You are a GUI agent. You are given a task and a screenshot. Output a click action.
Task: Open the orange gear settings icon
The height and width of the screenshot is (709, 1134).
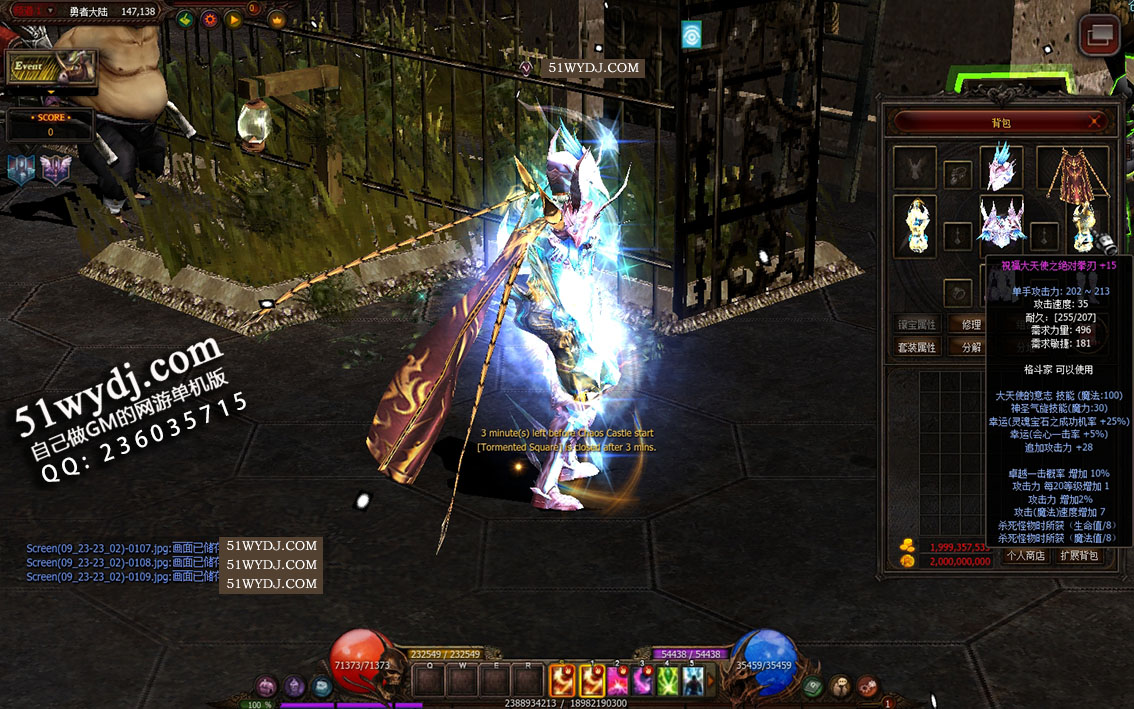(x=209, y=19)
